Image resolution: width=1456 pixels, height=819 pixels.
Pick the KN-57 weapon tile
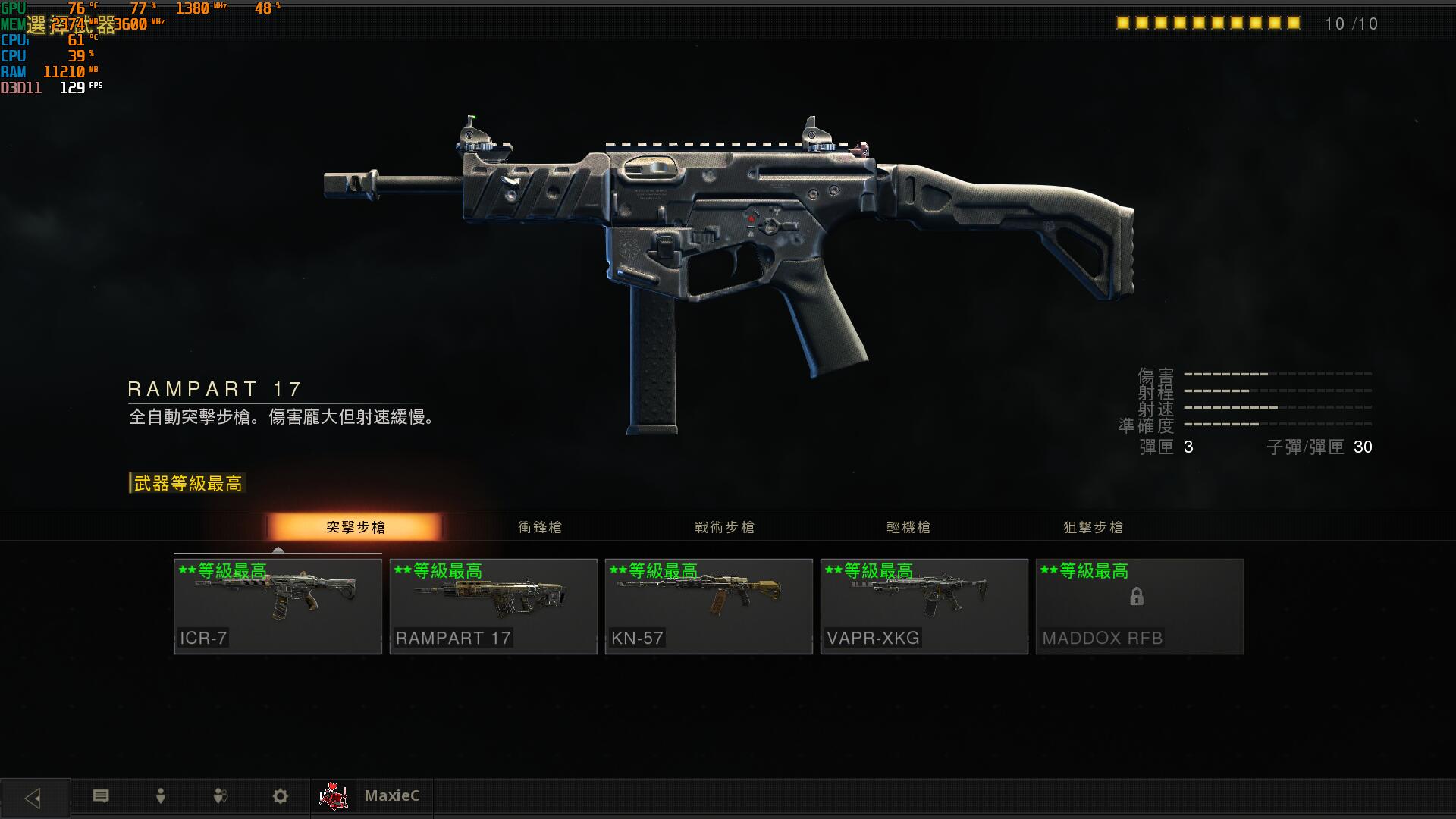coord(708,606)
